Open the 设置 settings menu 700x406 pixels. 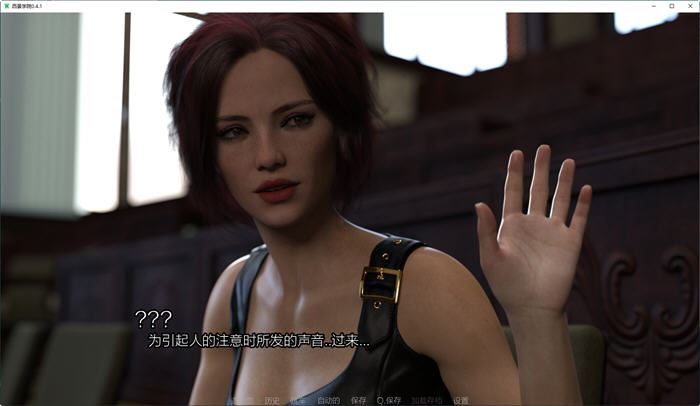(x=461, y=400)
